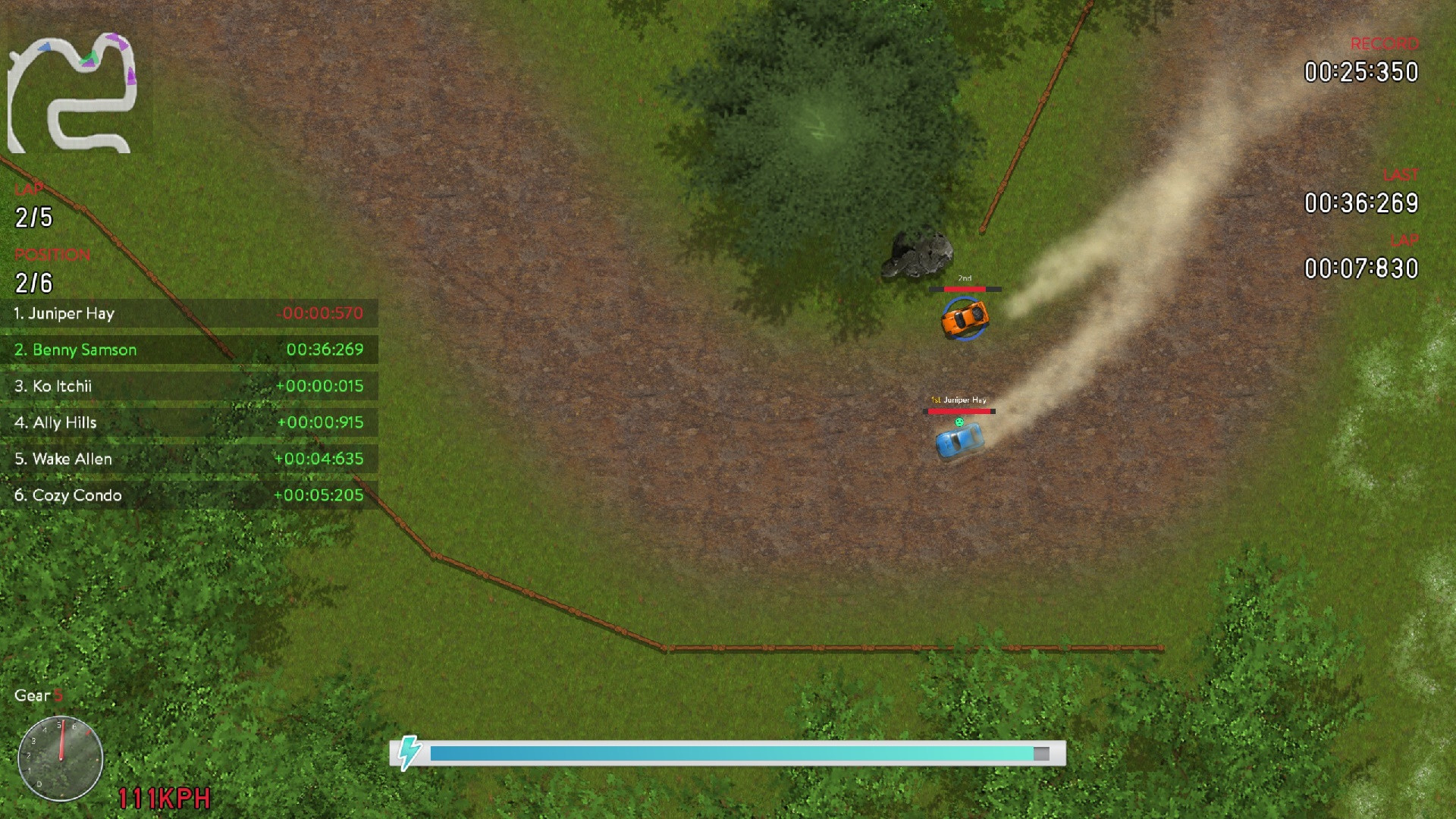Click the speedometer gauge dial

click(59, 761)
